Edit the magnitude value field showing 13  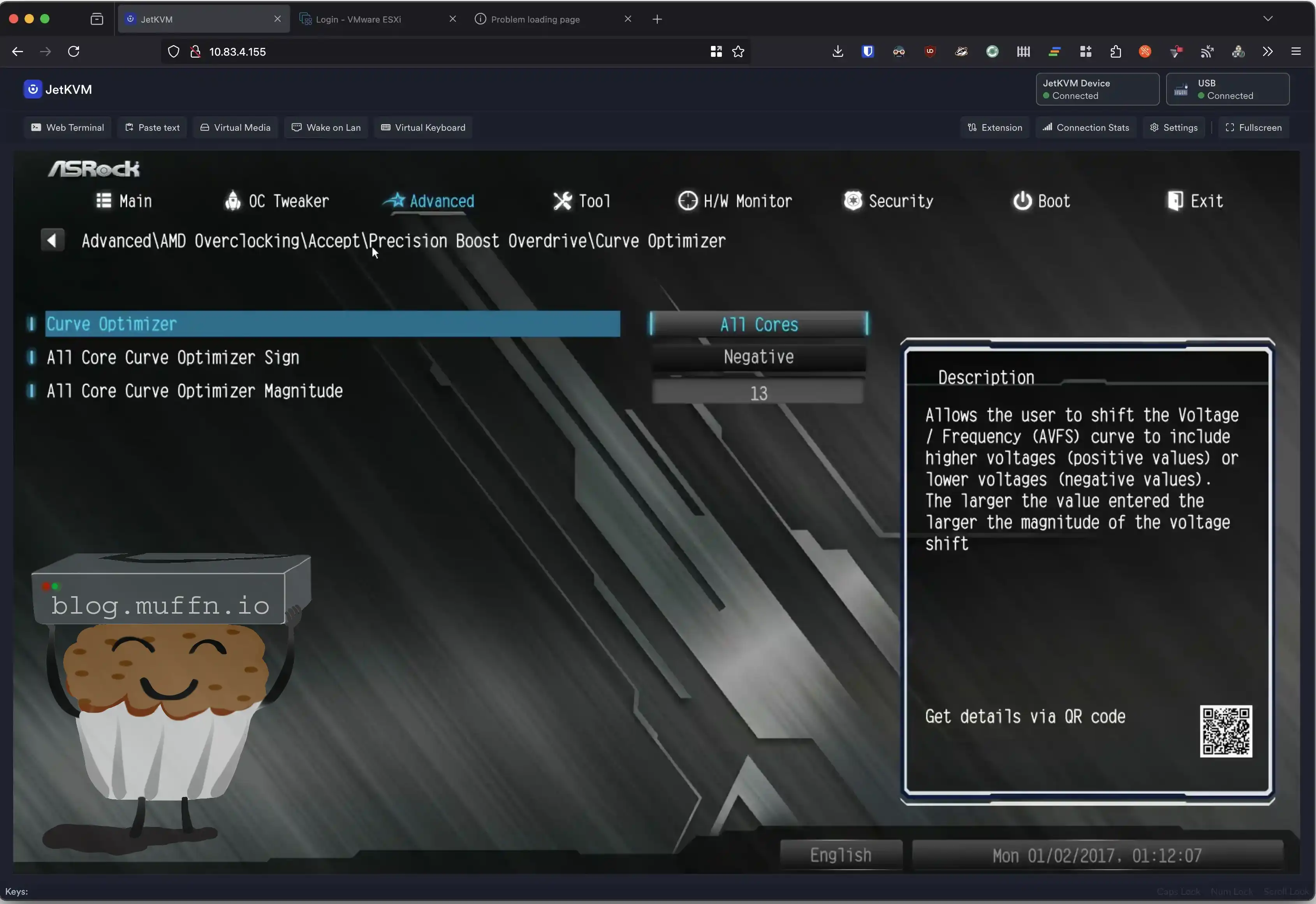(x=758, y=393)
